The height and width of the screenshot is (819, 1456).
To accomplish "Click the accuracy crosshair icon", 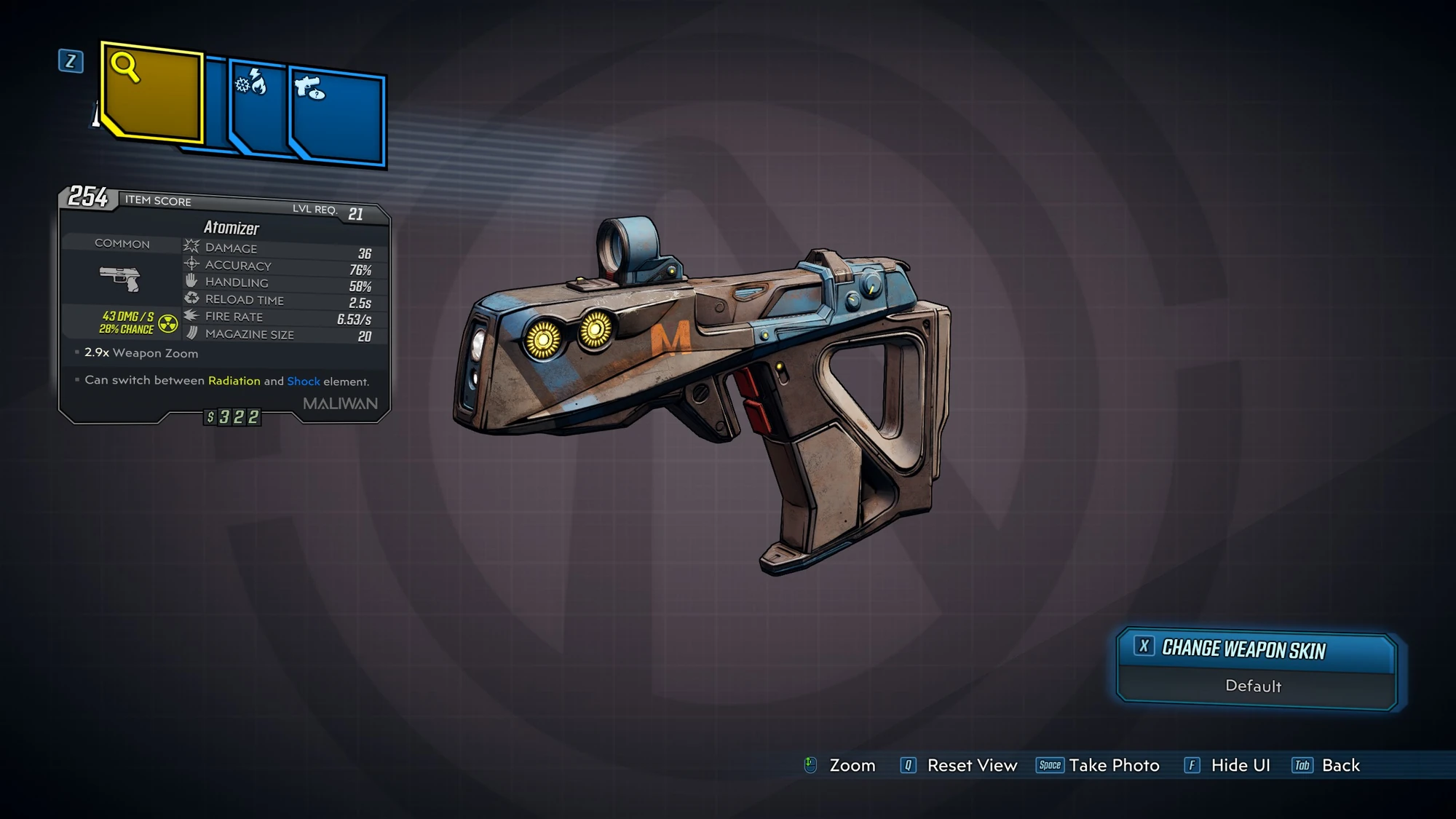I will click(191, 265).
